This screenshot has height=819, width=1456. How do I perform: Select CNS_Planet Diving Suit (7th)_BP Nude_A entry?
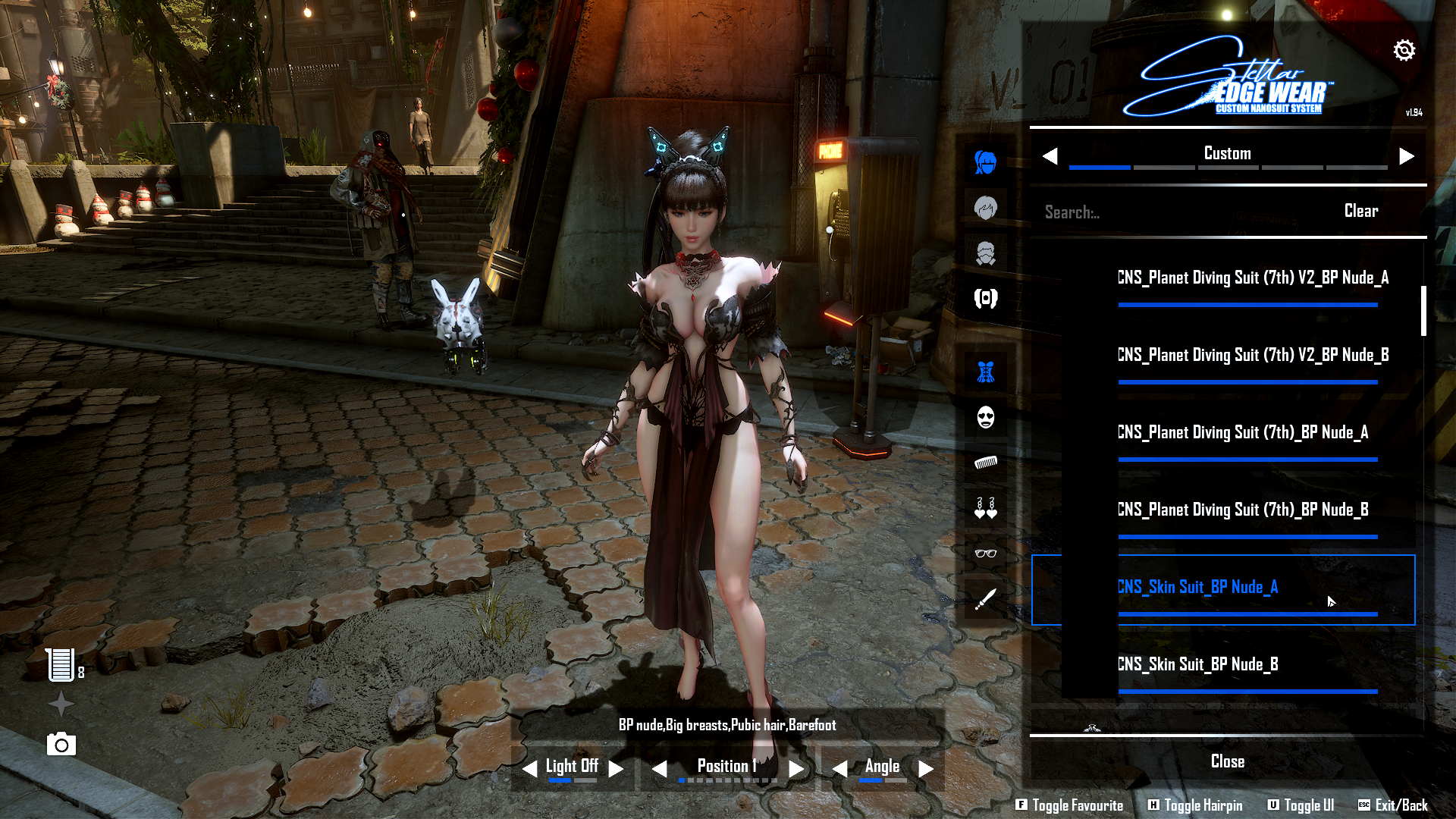tap(1243, 433)
